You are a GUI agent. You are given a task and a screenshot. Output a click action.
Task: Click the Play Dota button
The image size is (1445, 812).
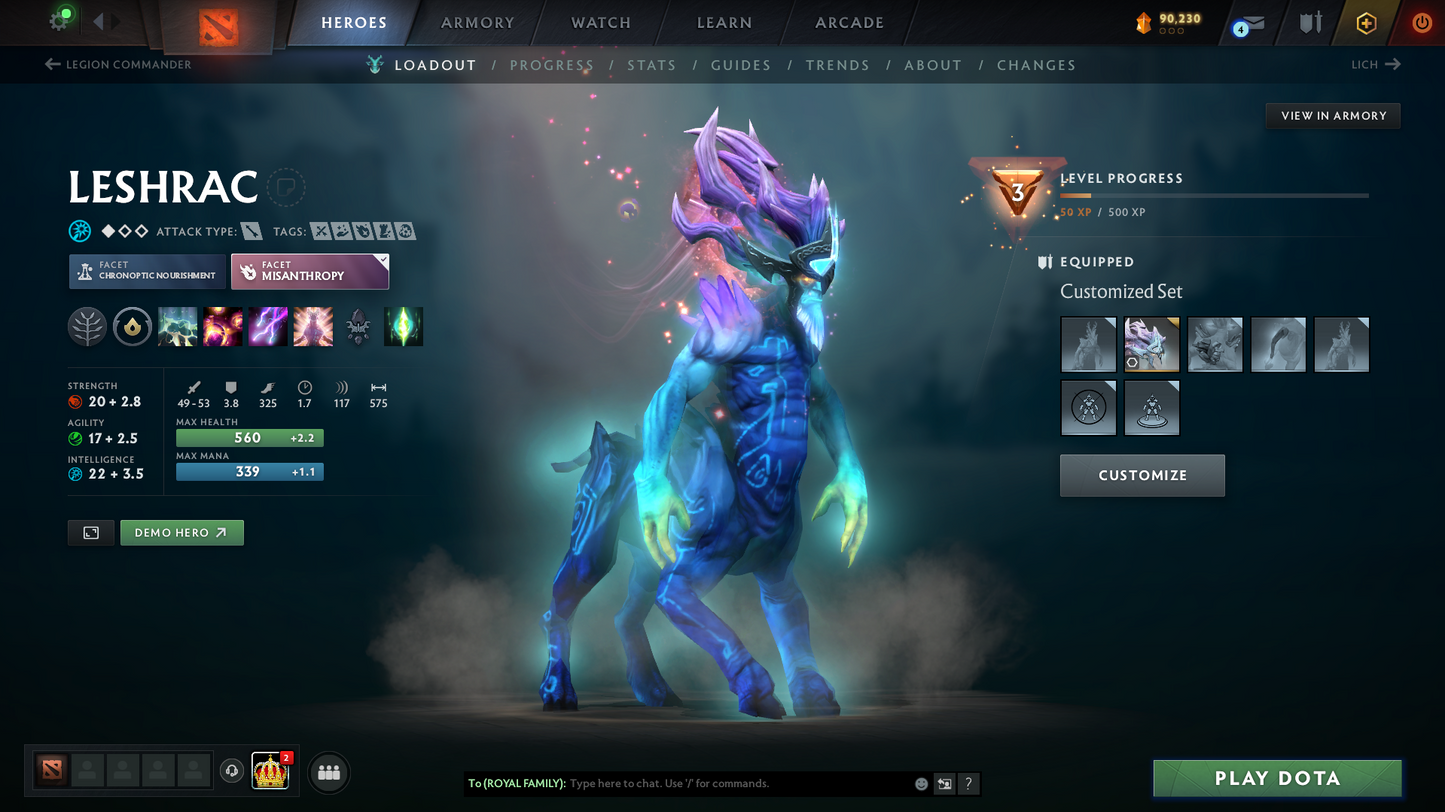tap(1277, 778)
